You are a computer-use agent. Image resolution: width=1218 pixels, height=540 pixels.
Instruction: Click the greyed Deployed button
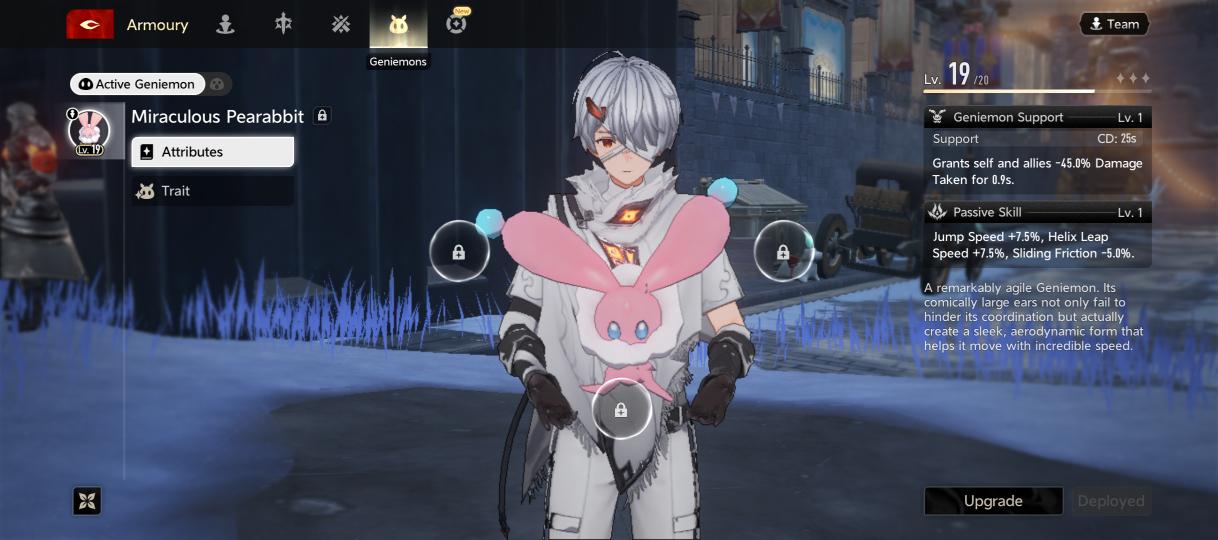(x=1110, y=501)
